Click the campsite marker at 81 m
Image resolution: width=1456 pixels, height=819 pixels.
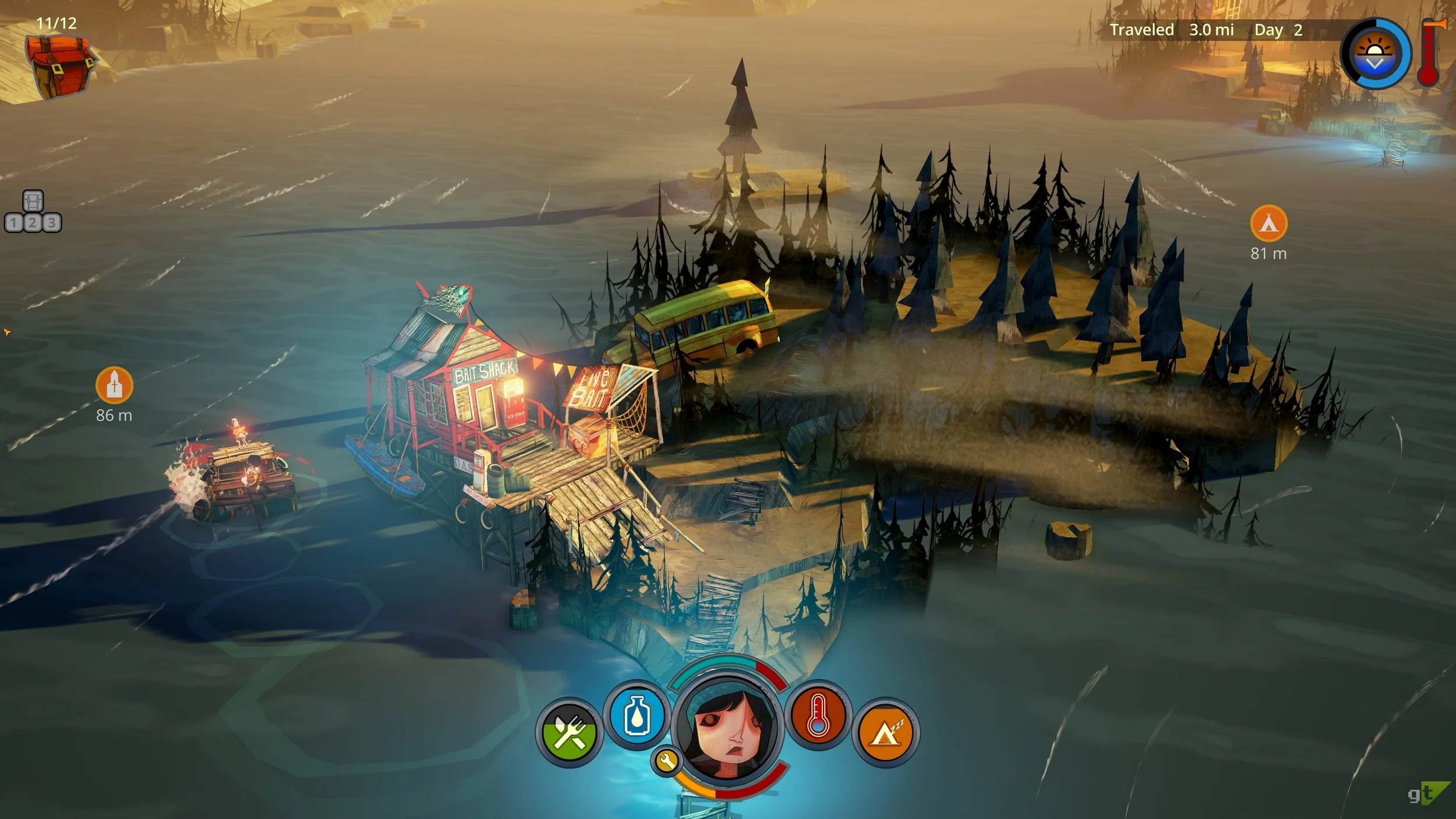1268,223
